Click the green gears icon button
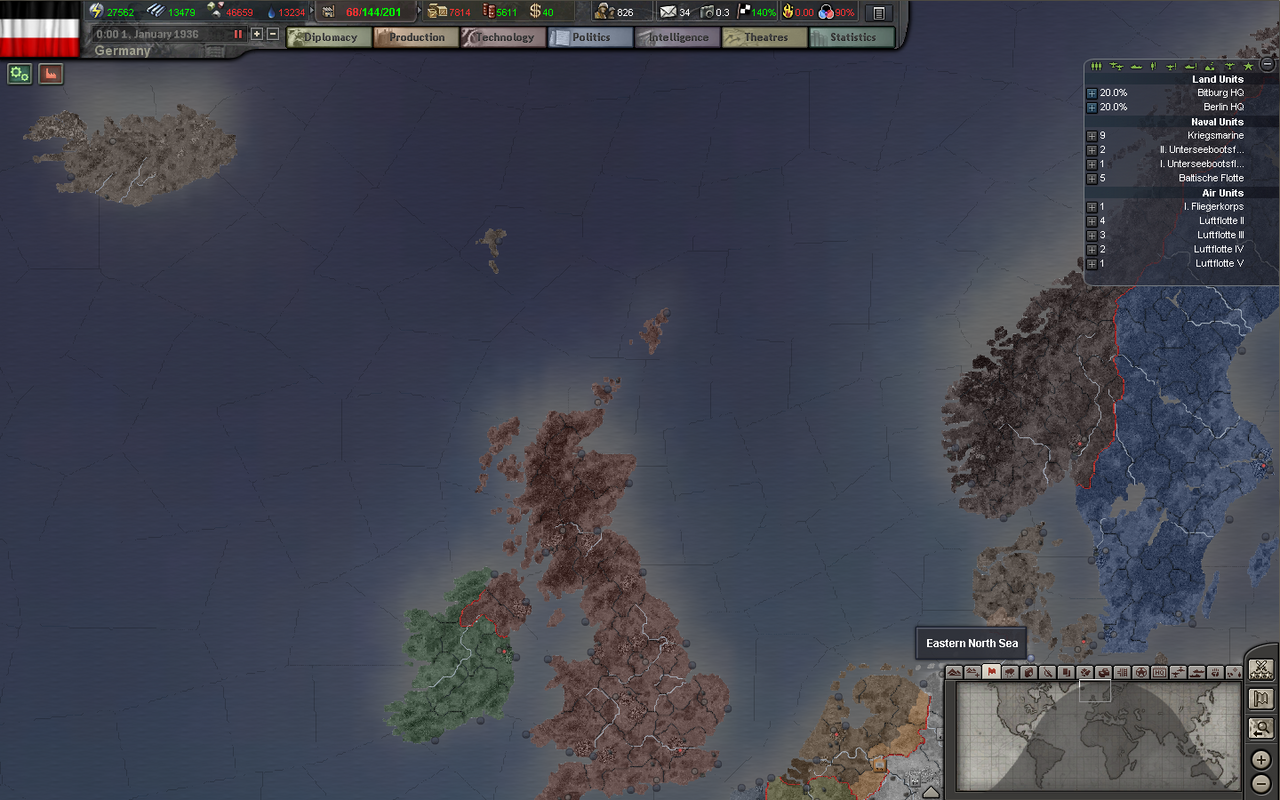Screen dimensions: 1280x800 (19, 74)
